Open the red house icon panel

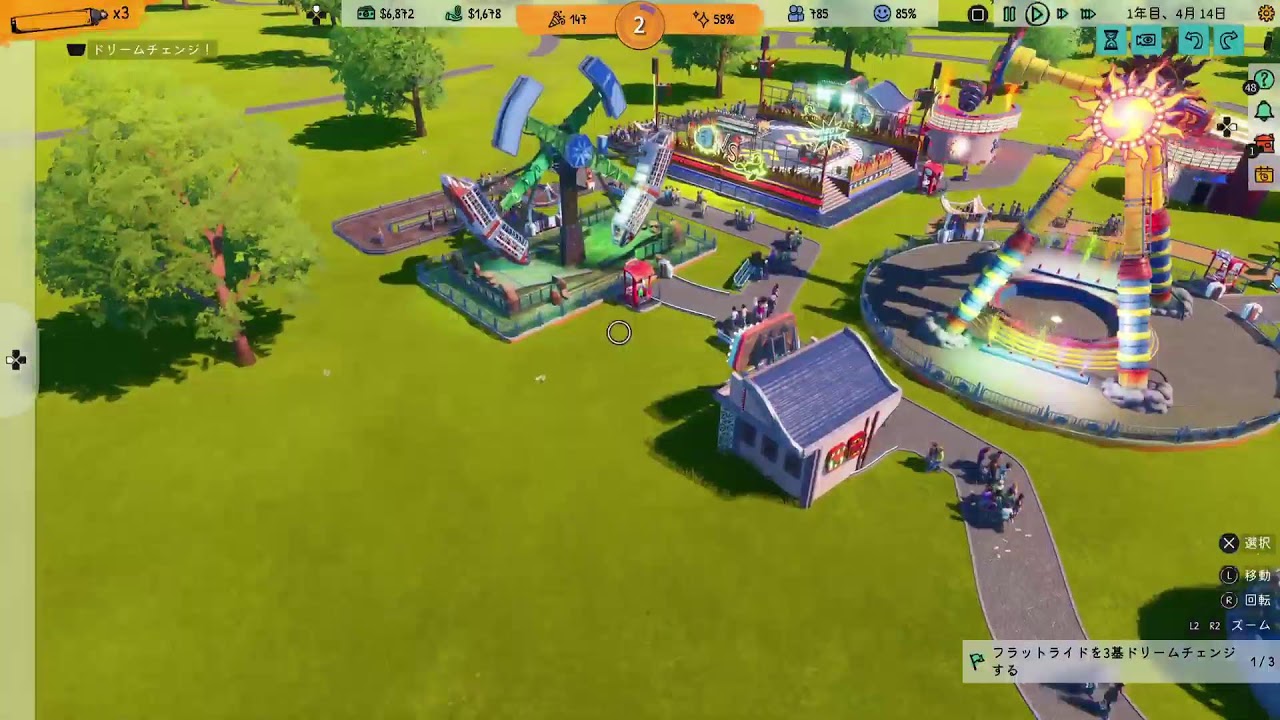[1265, 144]
